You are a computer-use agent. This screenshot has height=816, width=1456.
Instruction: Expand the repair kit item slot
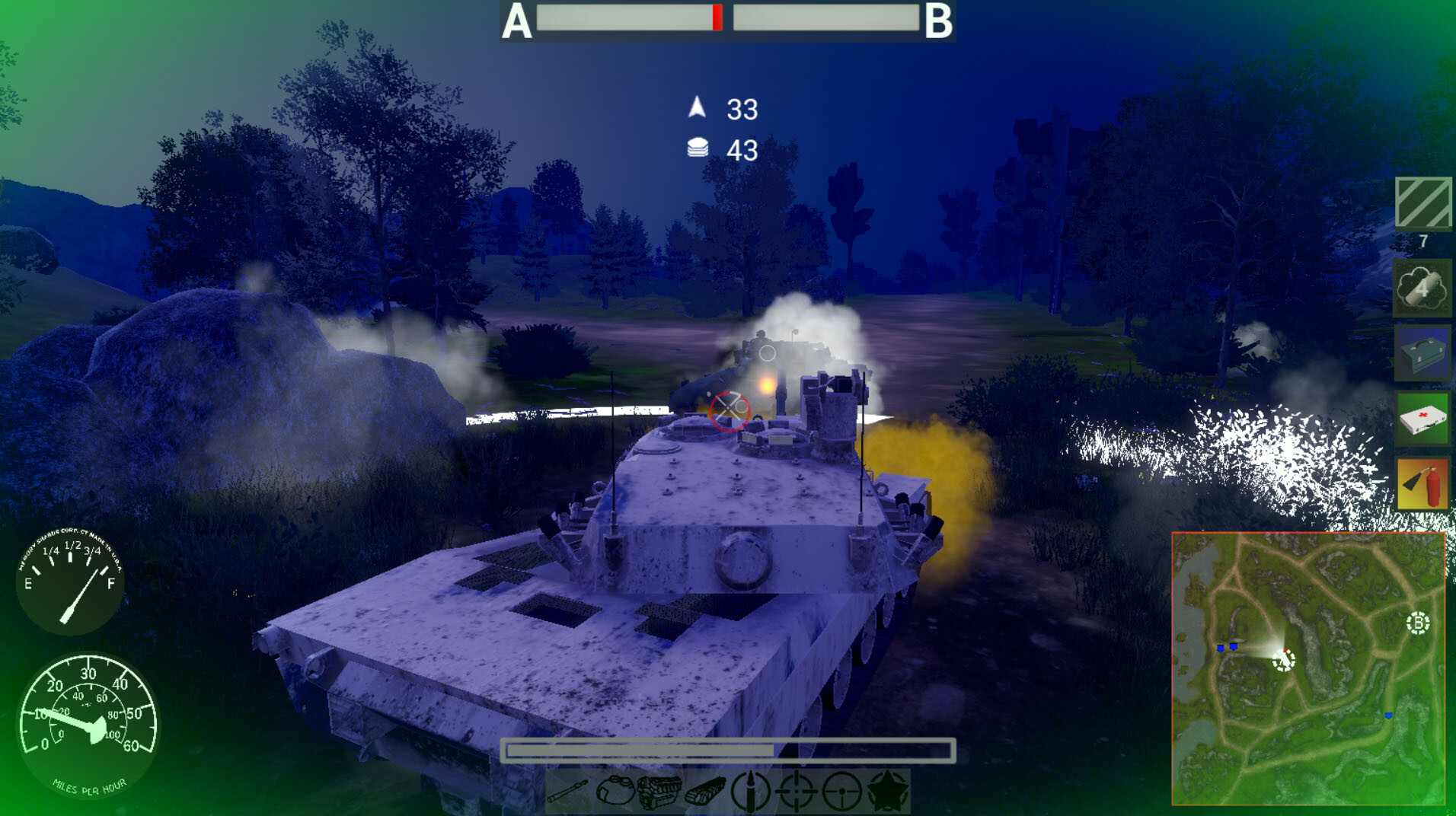(x=1422, y=353)
